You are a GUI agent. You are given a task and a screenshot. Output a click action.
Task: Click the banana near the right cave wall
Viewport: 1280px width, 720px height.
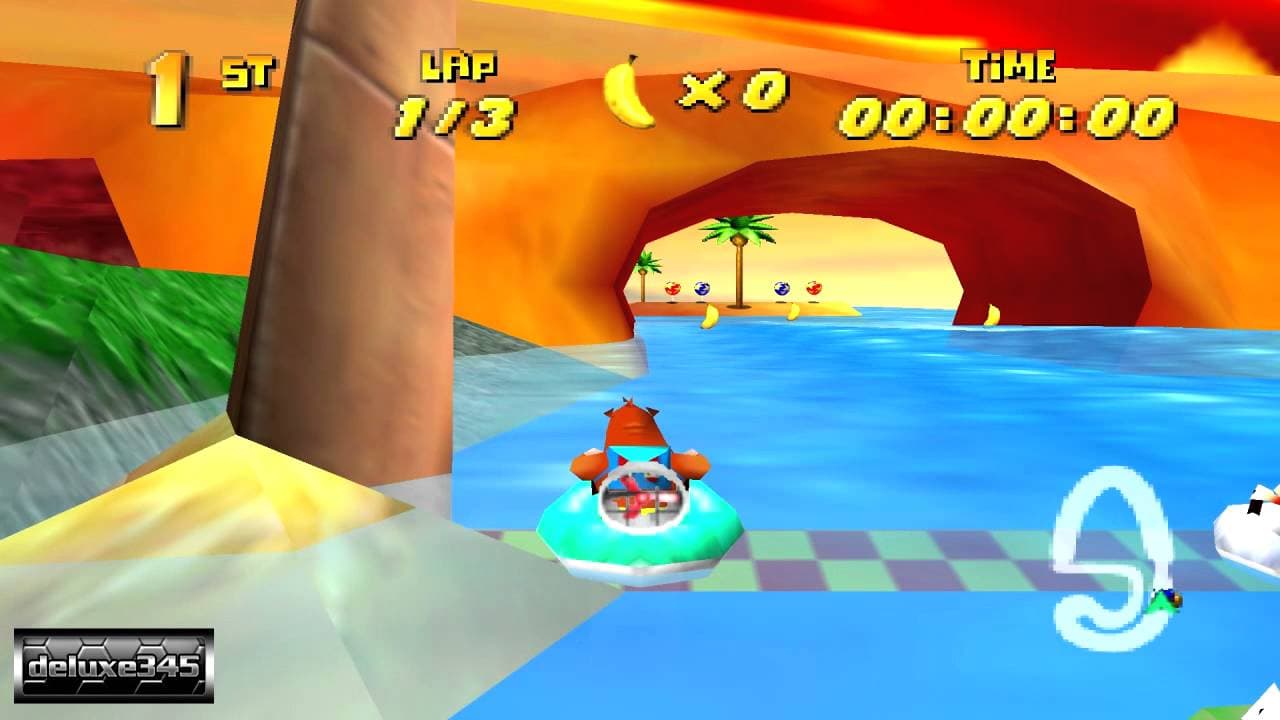[992, 312]
